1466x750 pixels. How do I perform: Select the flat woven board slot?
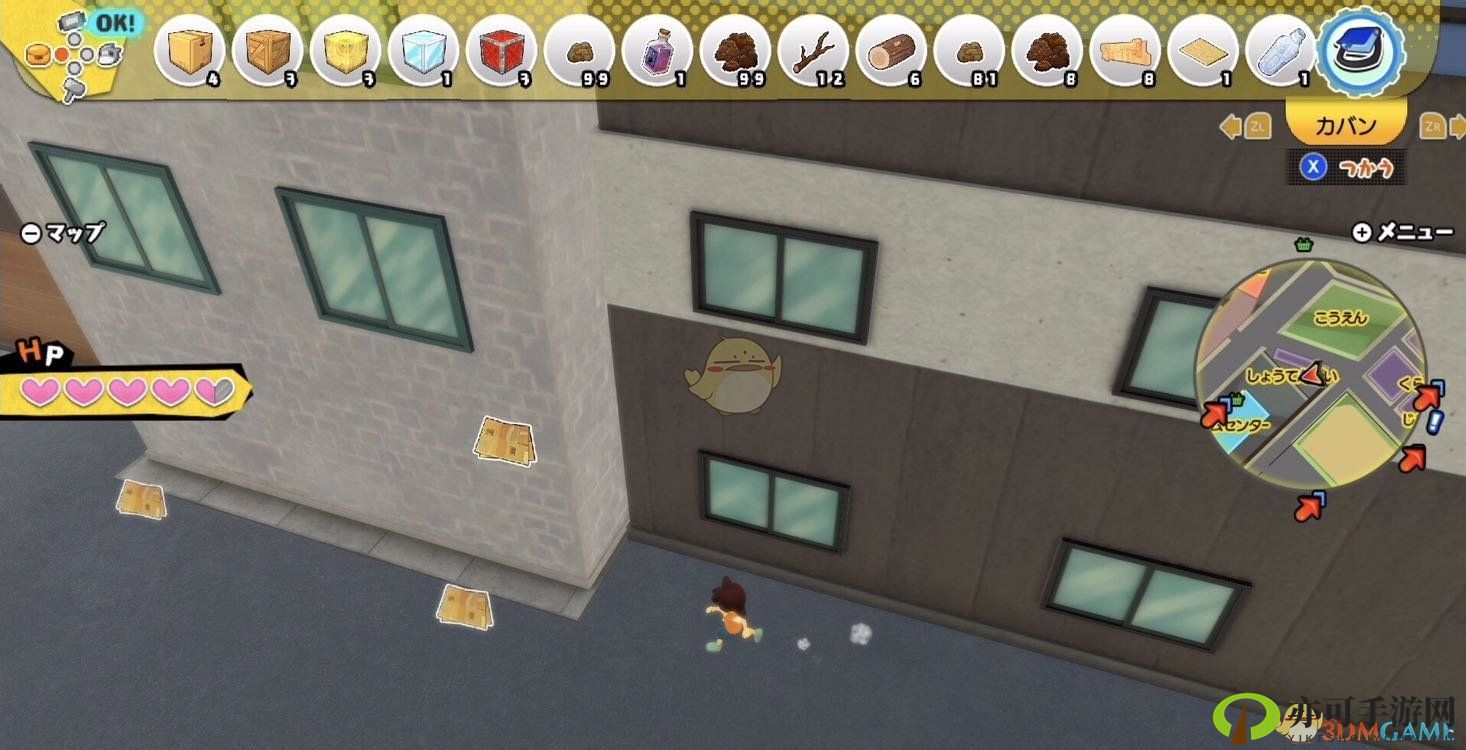(1203, 50)
